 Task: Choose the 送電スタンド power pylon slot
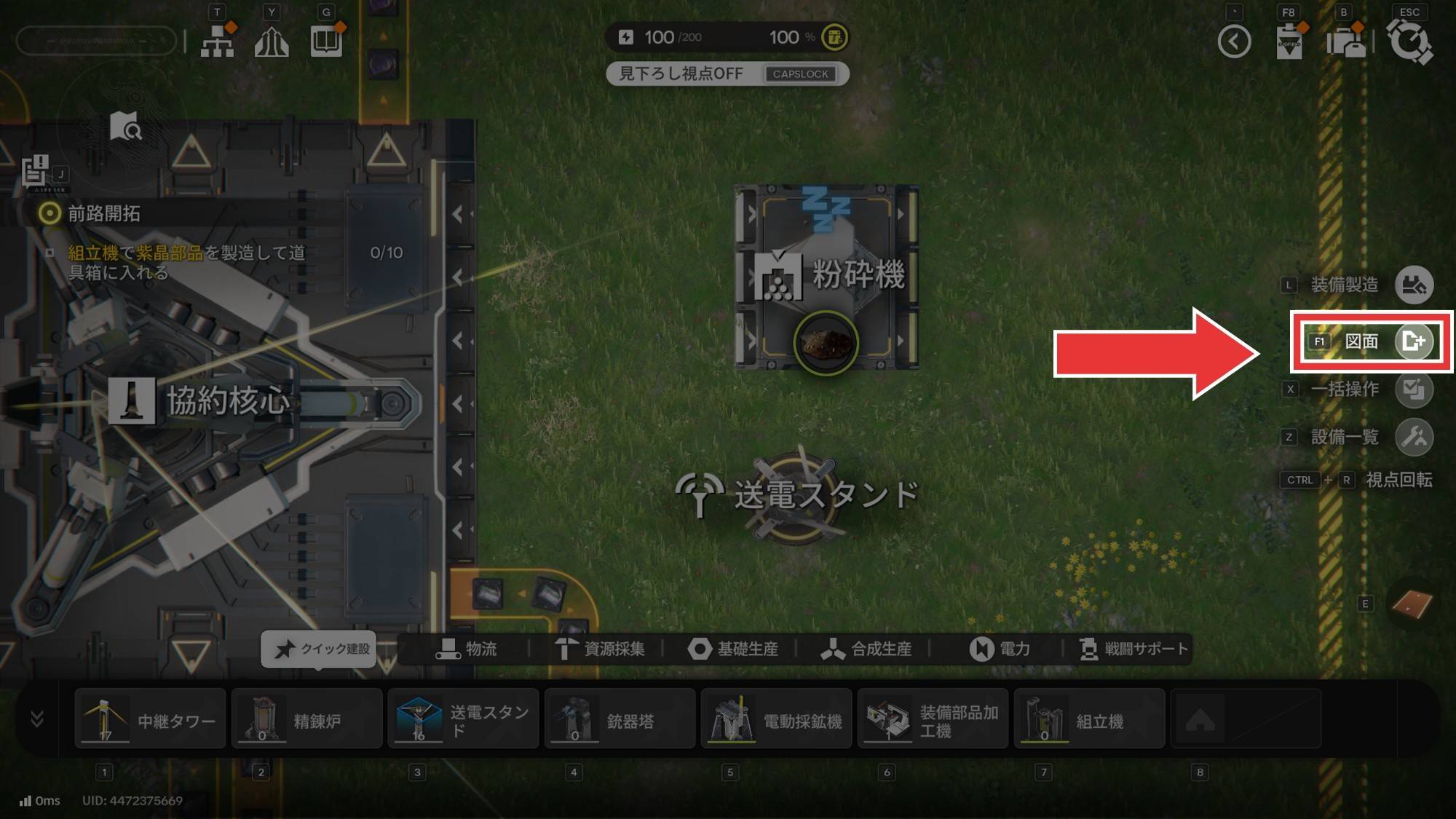pos(463,720)
